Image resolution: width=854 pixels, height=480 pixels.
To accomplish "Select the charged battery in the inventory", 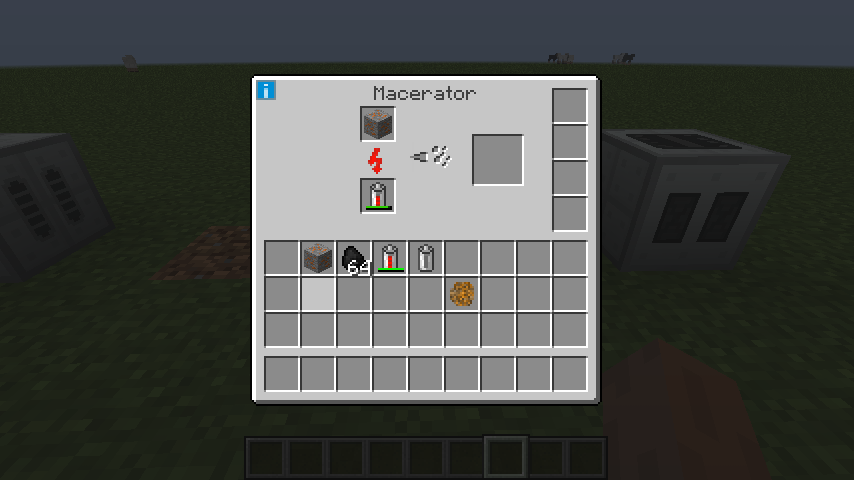I will (x=390, y=258).
